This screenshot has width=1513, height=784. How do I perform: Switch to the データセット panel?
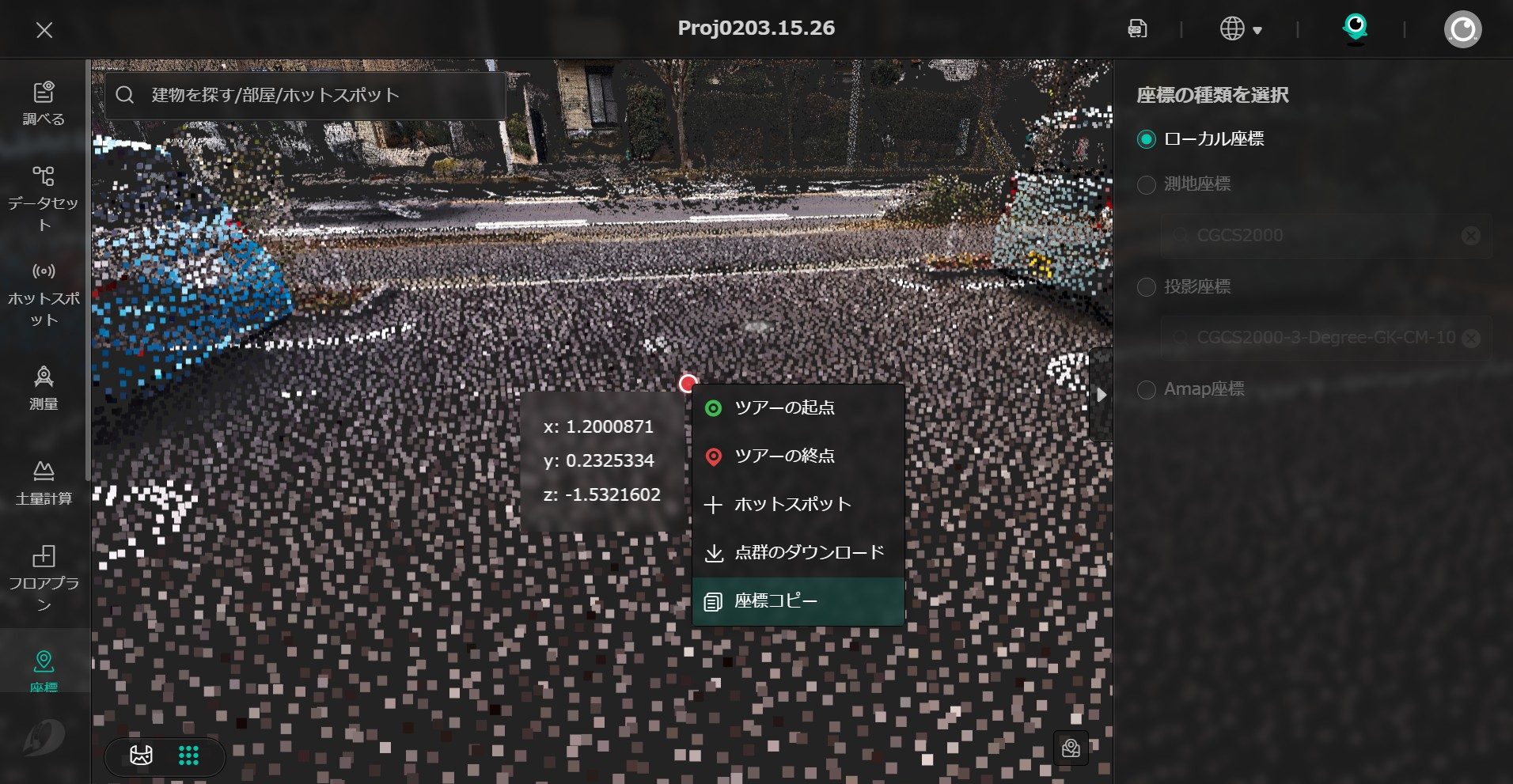(44, 199)
